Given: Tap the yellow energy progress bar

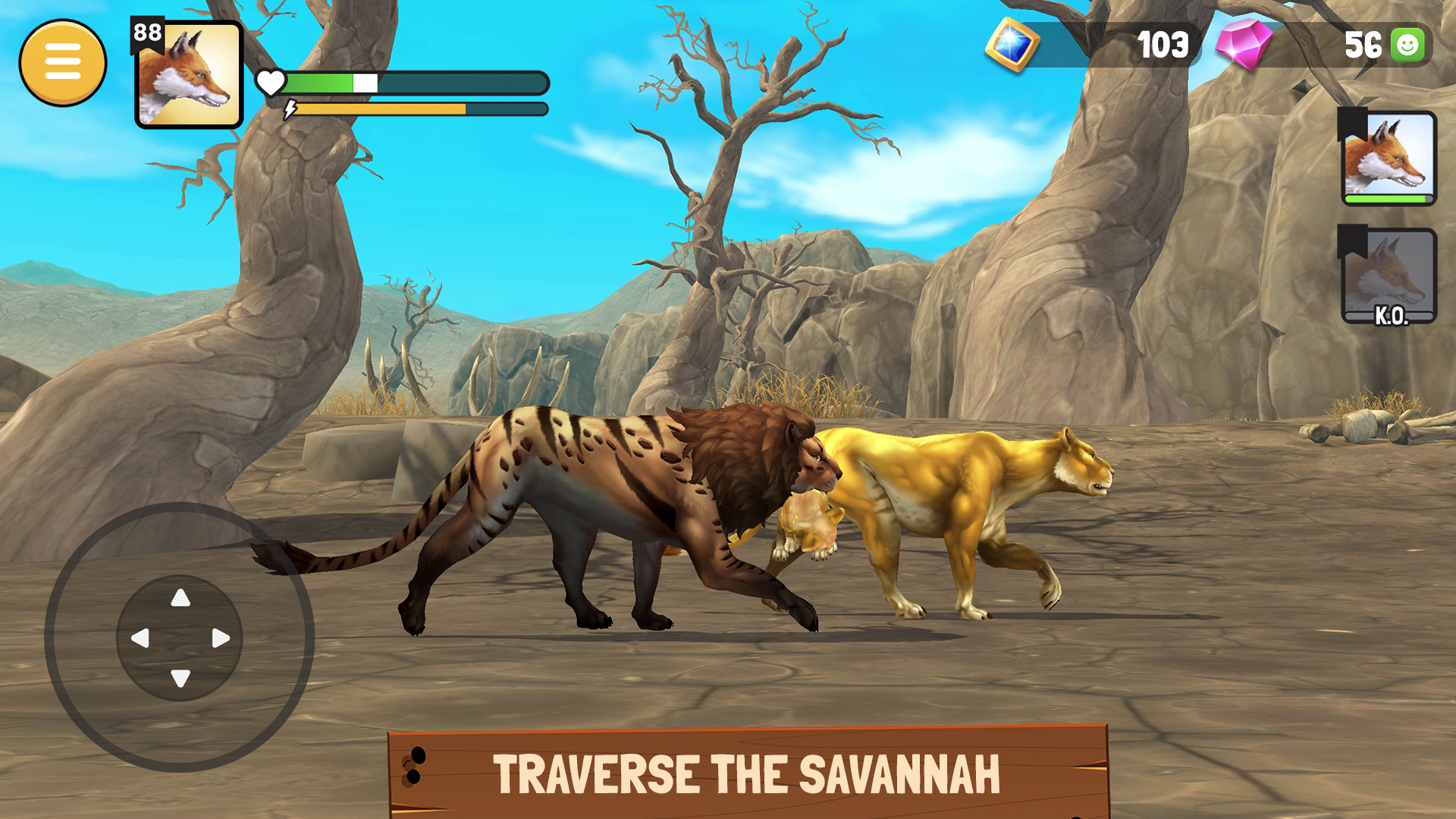Looking at the screenshot, I should coord(379,110).
